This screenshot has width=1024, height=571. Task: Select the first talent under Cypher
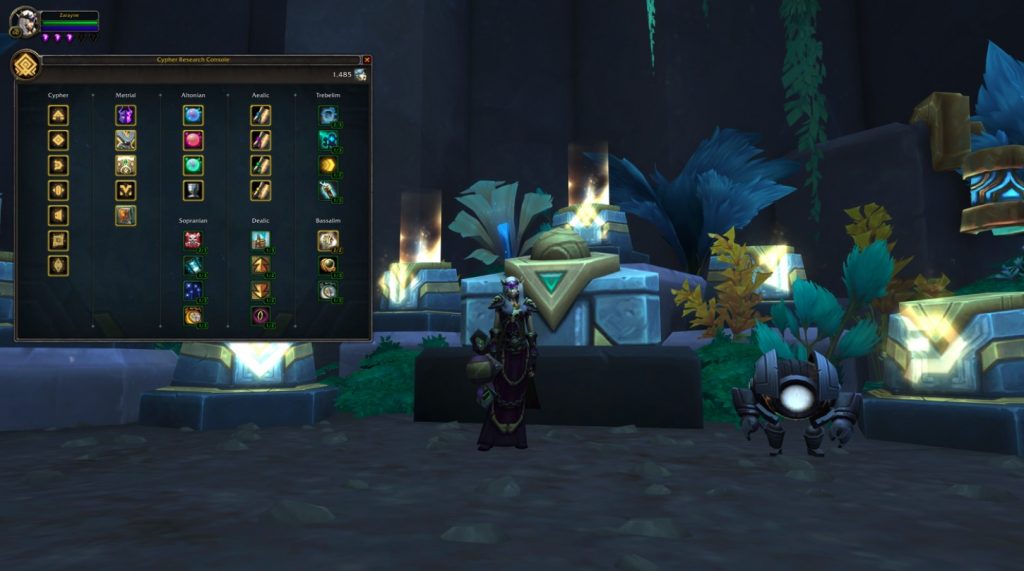point(58,115)
